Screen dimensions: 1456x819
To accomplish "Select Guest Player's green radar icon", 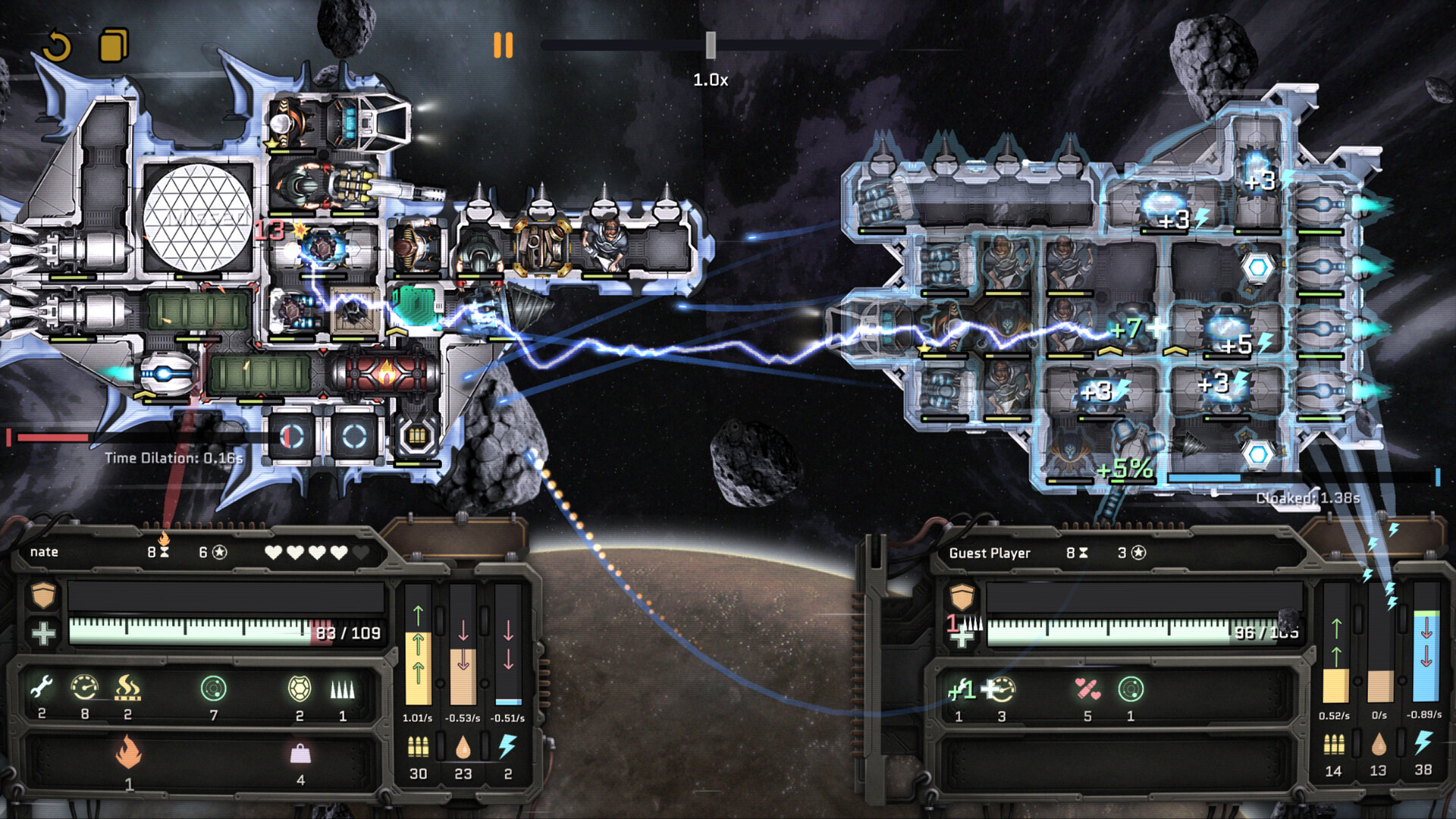I will point(1130,689).
